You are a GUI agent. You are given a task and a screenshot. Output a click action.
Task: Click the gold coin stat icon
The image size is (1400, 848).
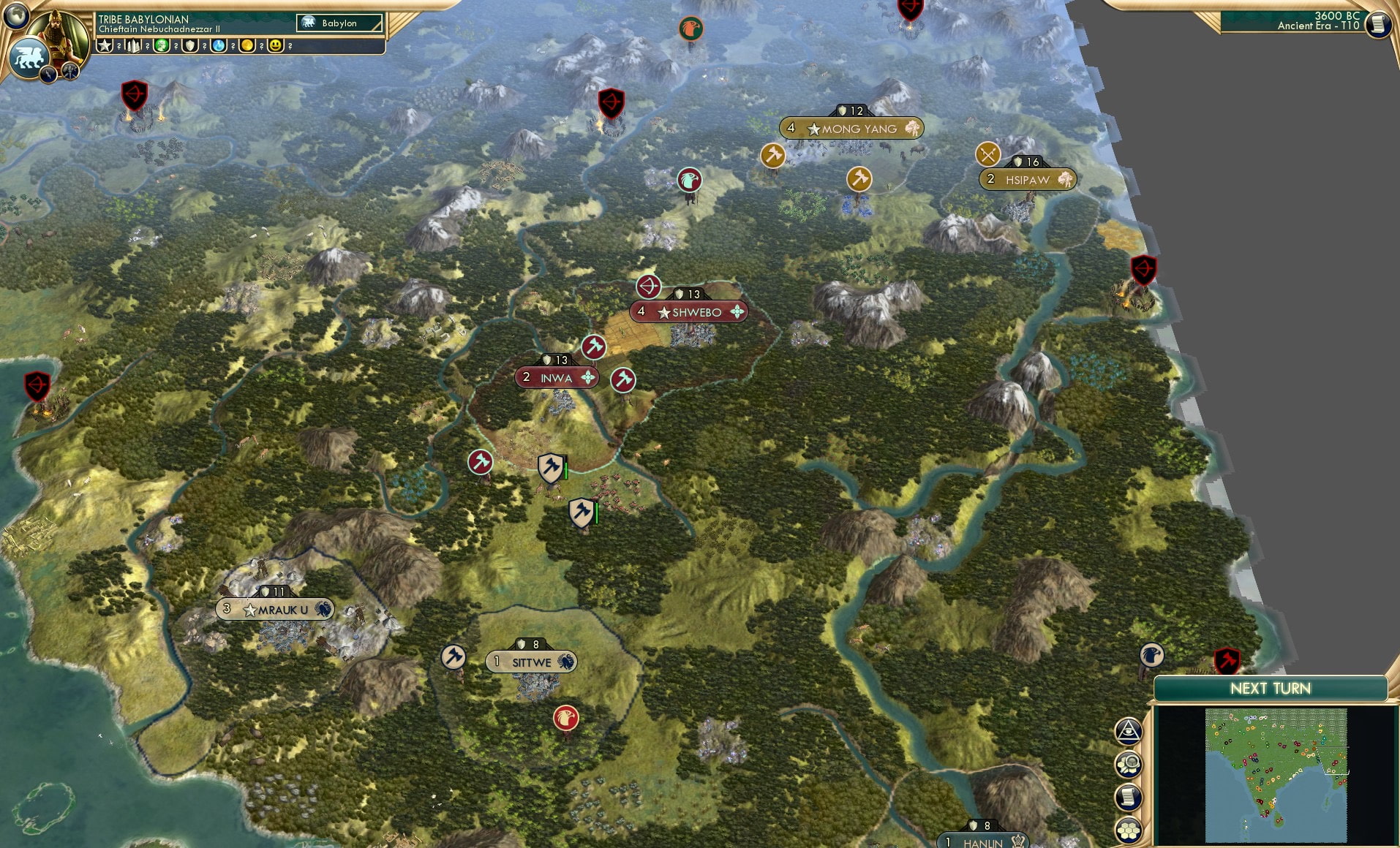[246, 45]
